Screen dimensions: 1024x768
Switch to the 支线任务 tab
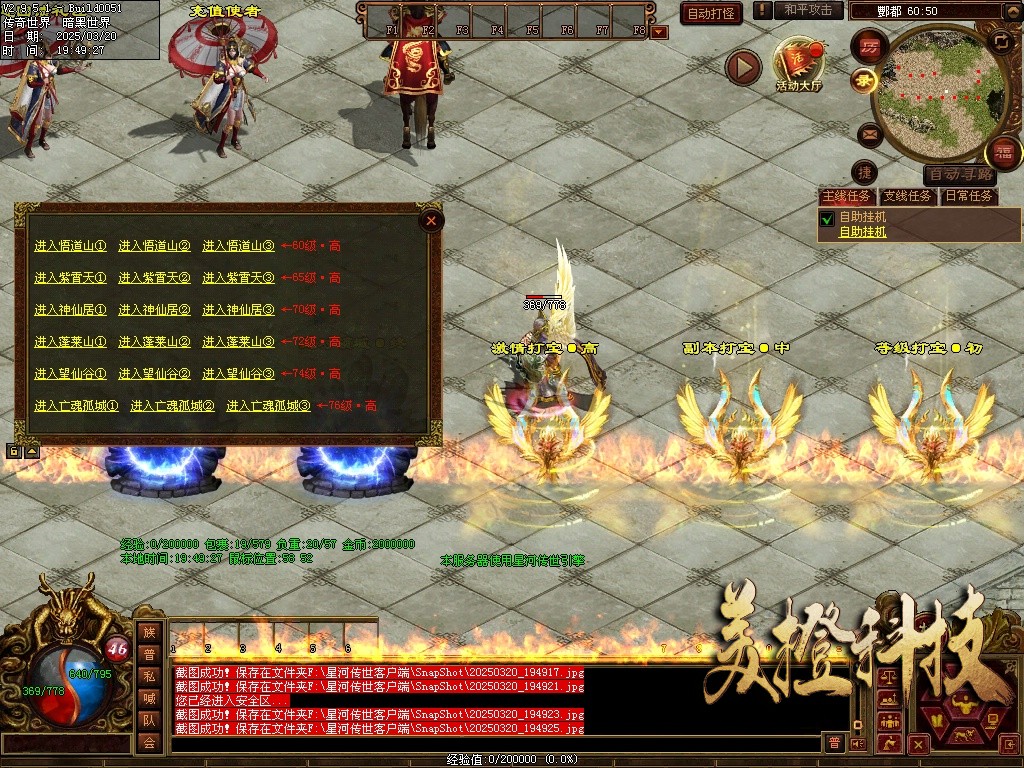point(907,197)
